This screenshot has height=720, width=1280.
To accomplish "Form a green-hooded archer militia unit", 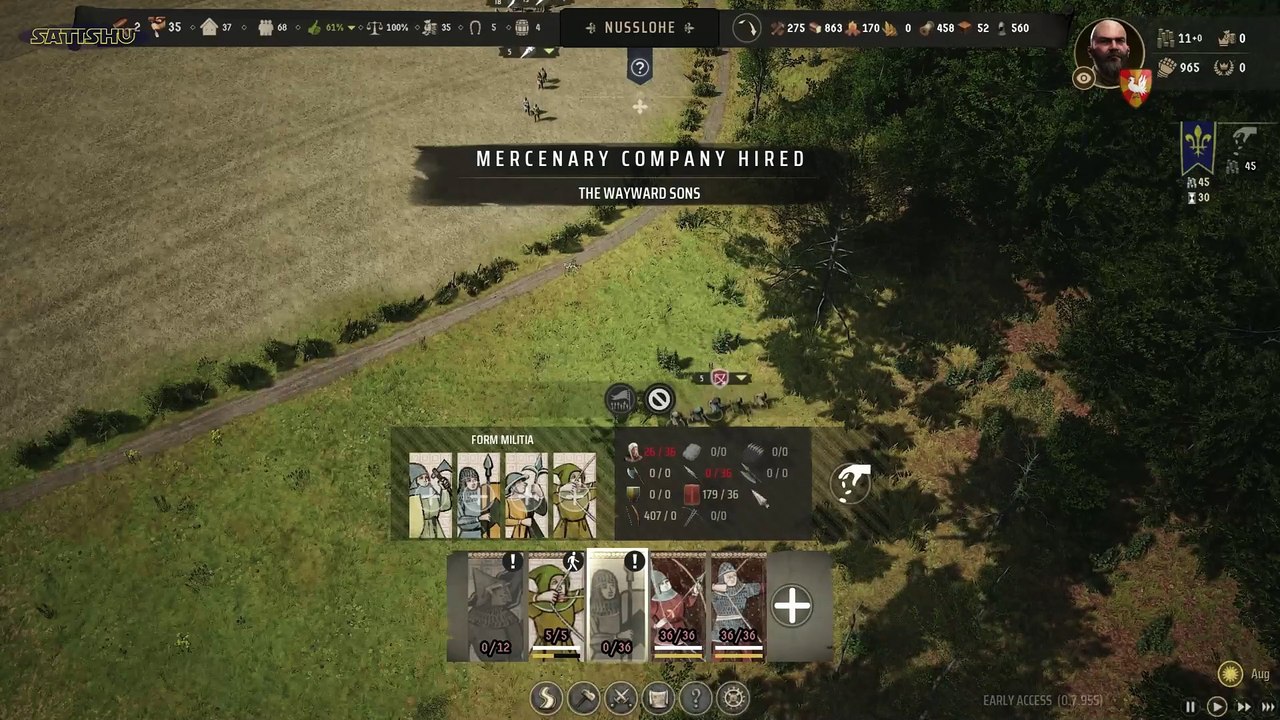I will tap(574, 495).
